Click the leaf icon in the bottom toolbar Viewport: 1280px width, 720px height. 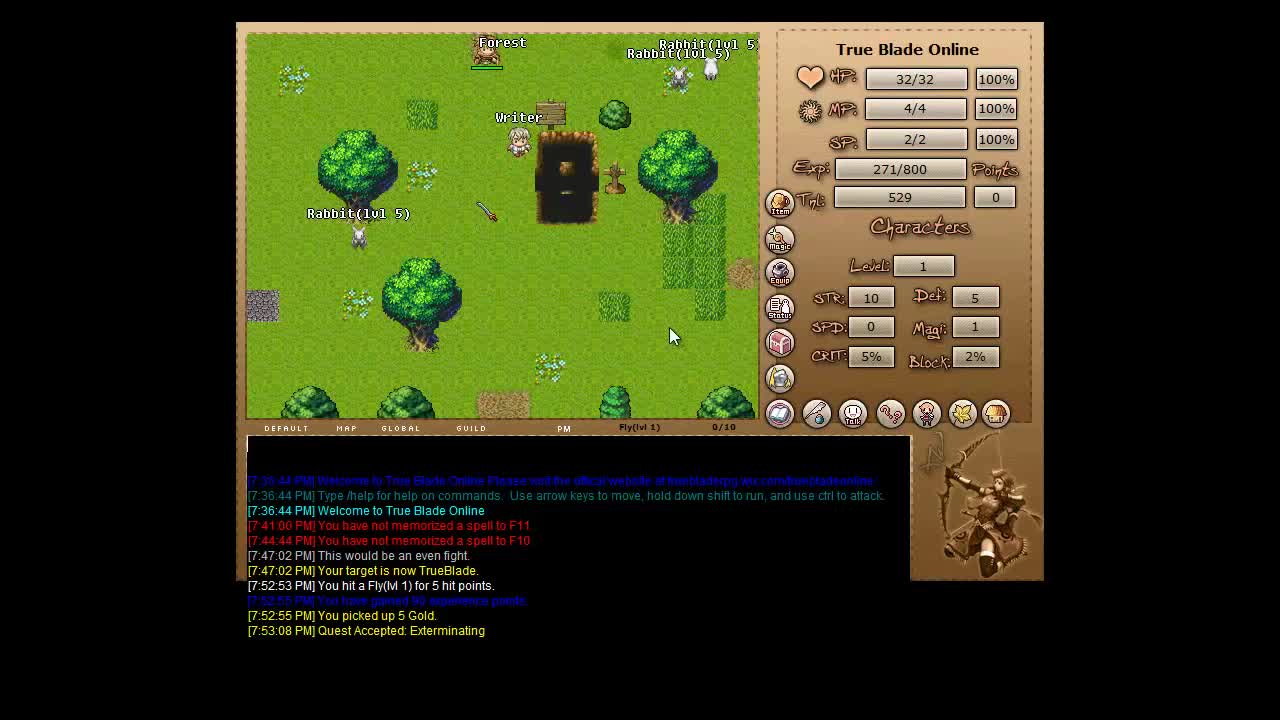tap(961, 413)
